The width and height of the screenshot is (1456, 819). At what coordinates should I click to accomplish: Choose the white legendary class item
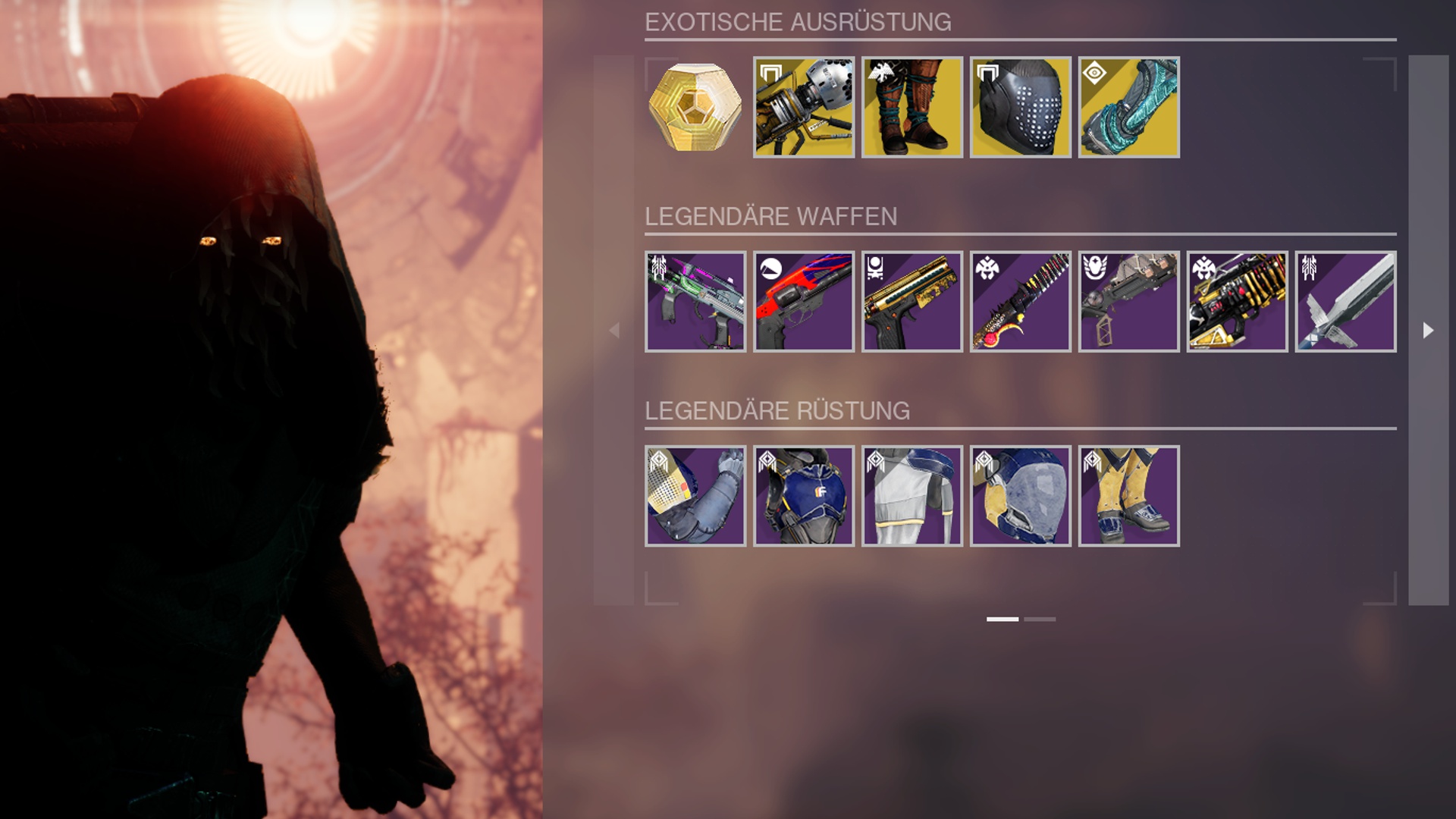(x=912, y=495)
